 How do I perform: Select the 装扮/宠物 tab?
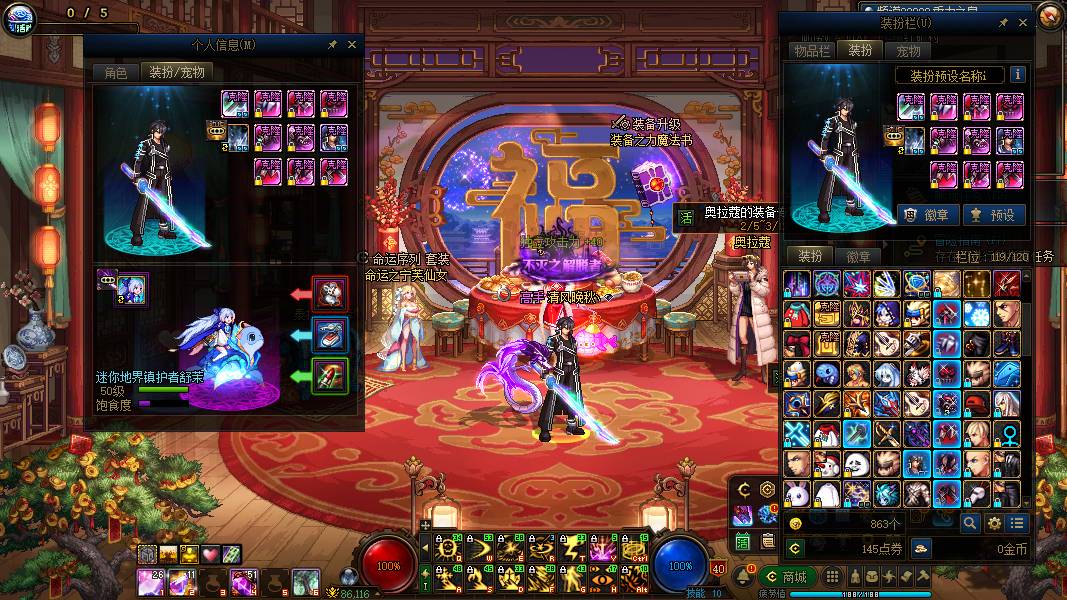pyautogui.click(x=177, y=72)
